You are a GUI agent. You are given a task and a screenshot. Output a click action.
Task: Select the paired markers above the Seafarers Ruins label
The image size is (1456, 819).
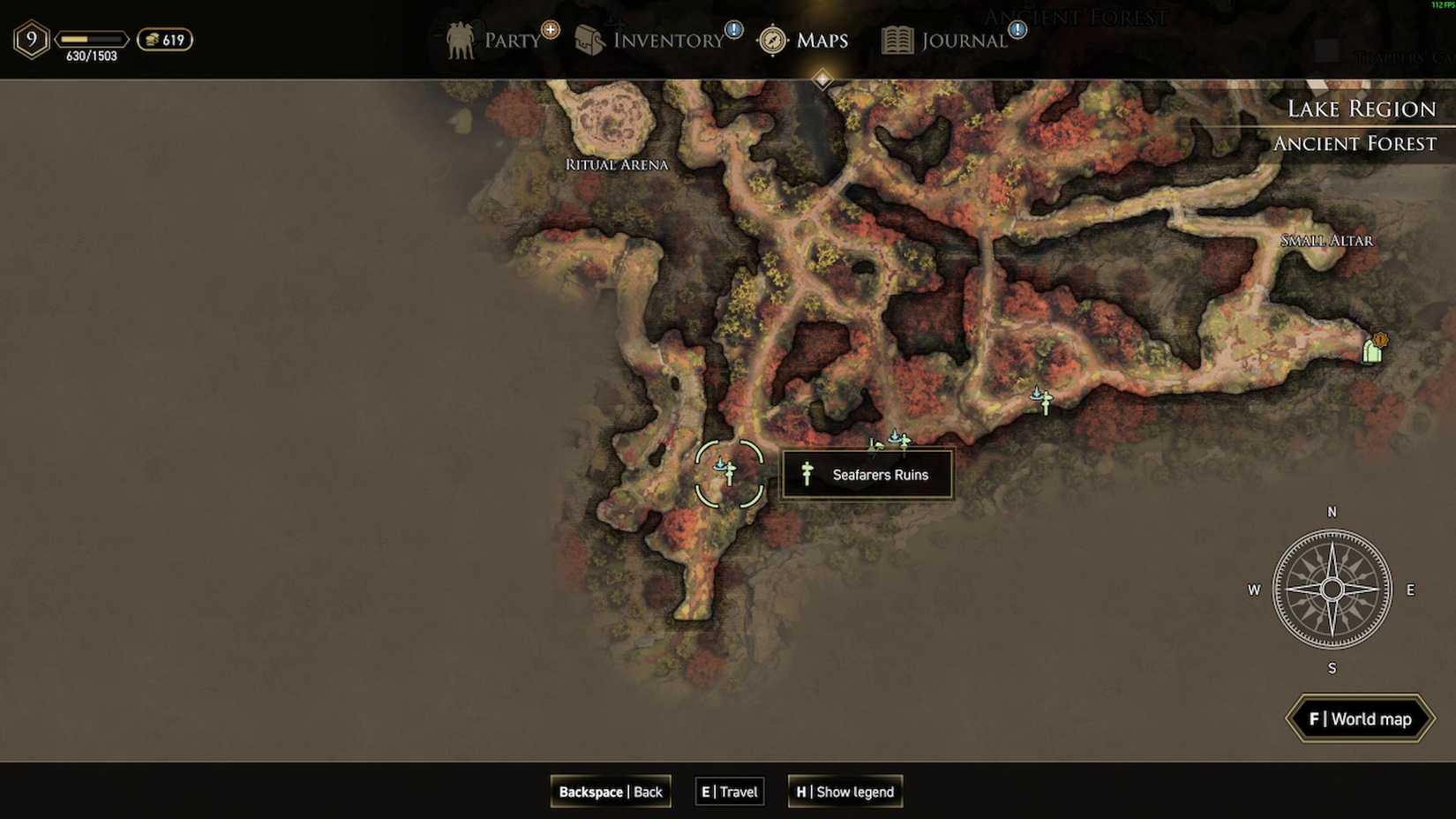(894, 440)
